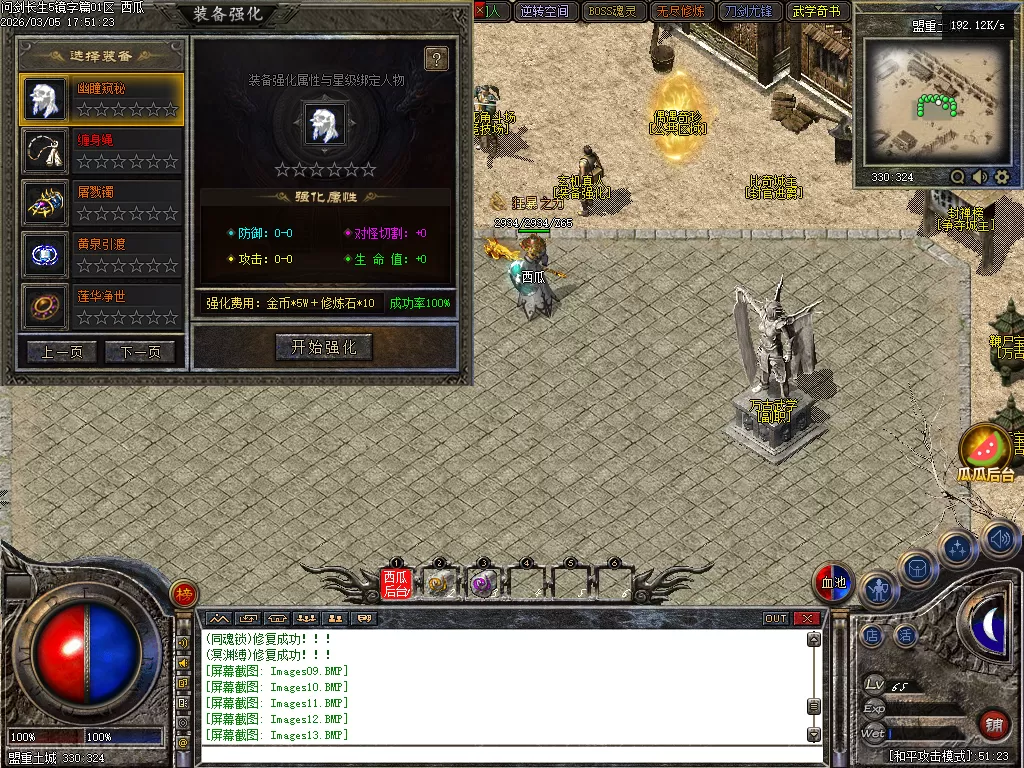The width and height of the screenshot is (1024, 768).
Task: Click the minimap magnifier zoom icon
Action: (x=957, y=177)
